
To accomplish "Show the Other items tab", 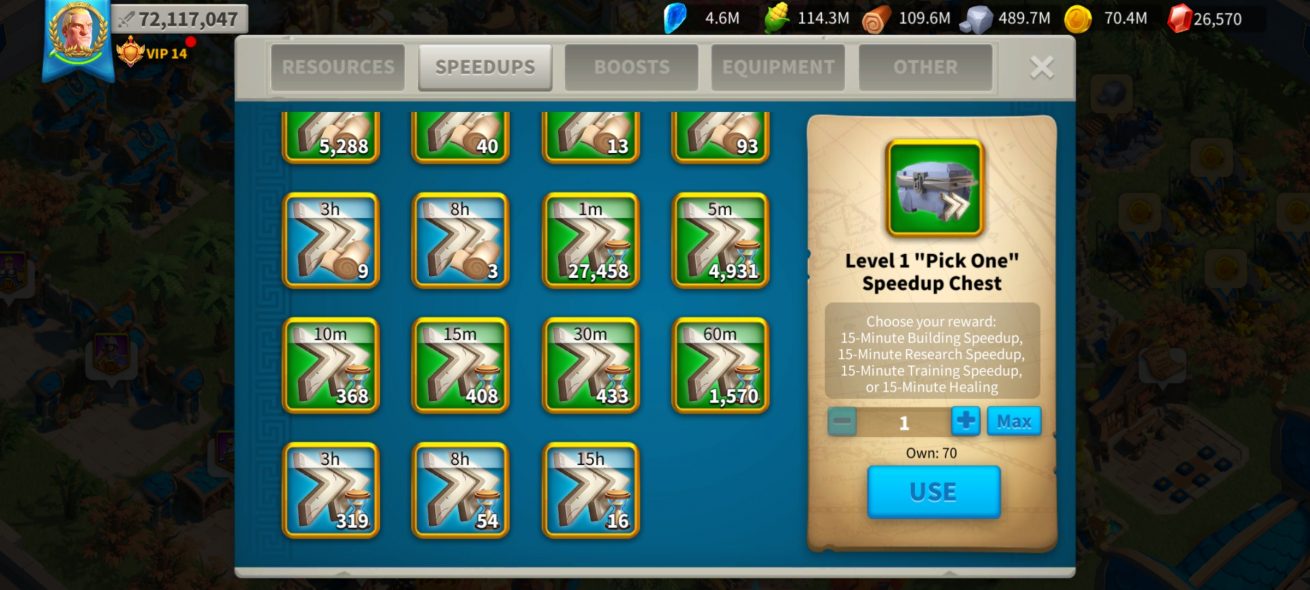I will [925, 67].
